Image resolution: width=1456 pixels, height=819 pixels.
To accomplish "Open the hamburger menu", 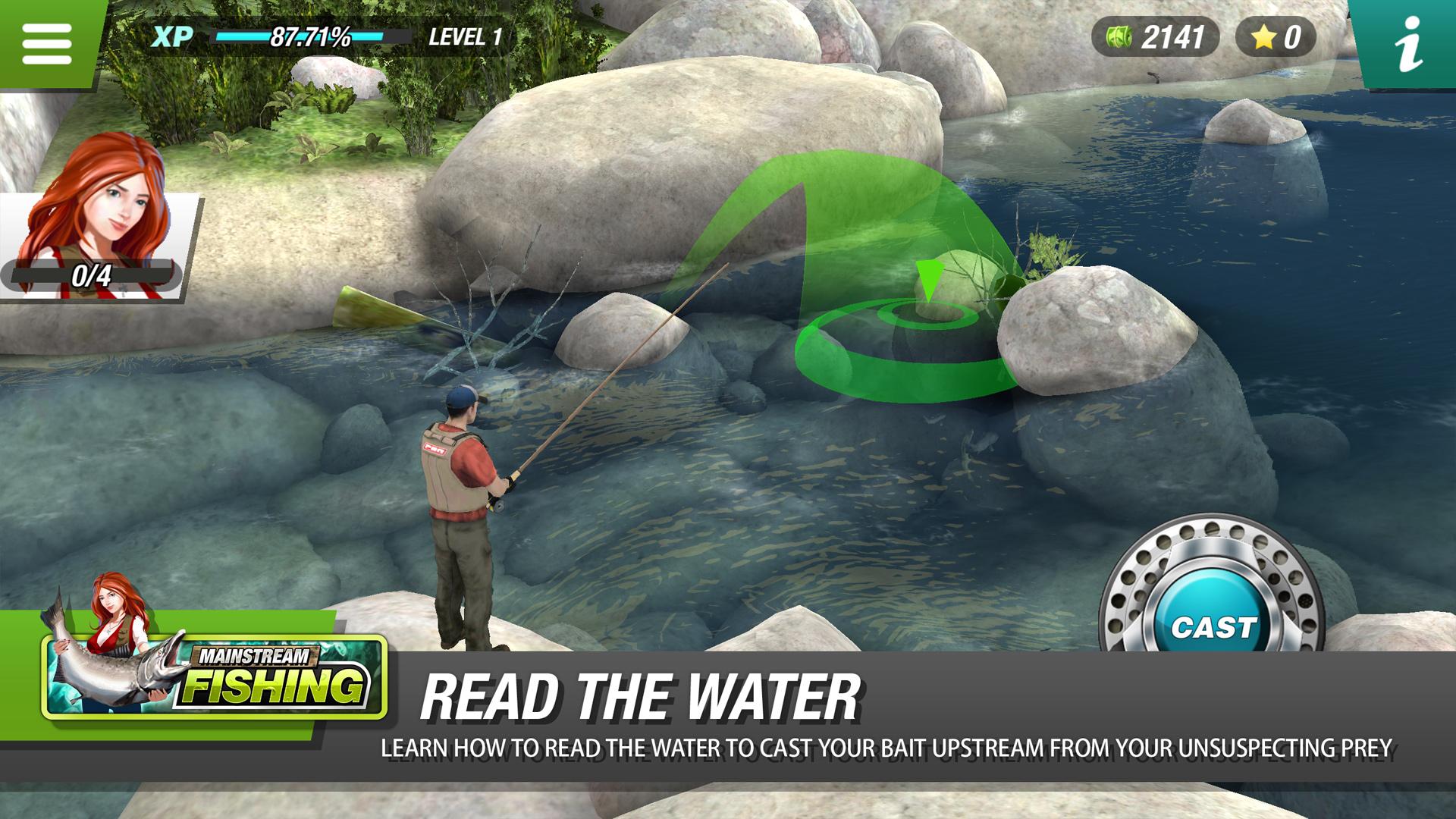I will point(47,43).
